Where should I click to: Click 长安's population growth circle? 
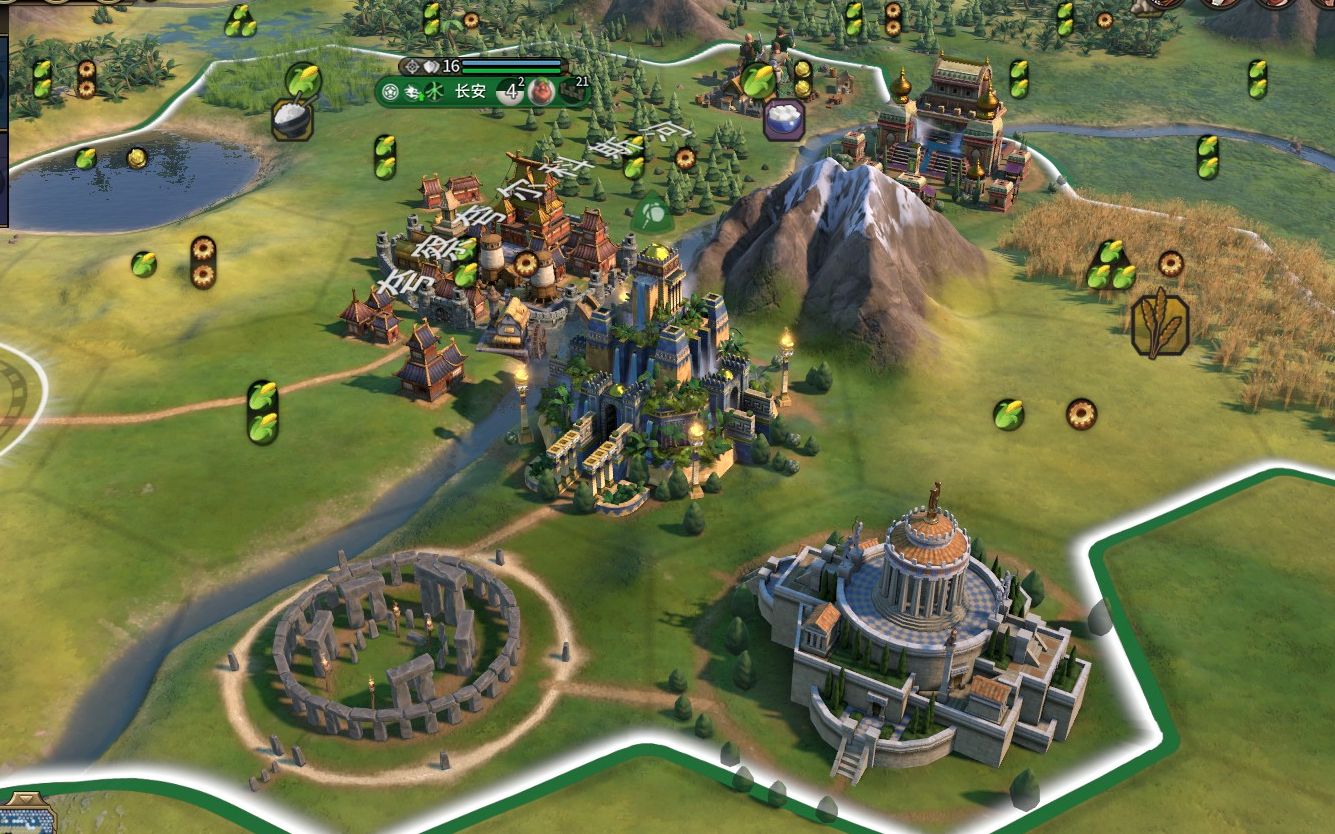511,92
